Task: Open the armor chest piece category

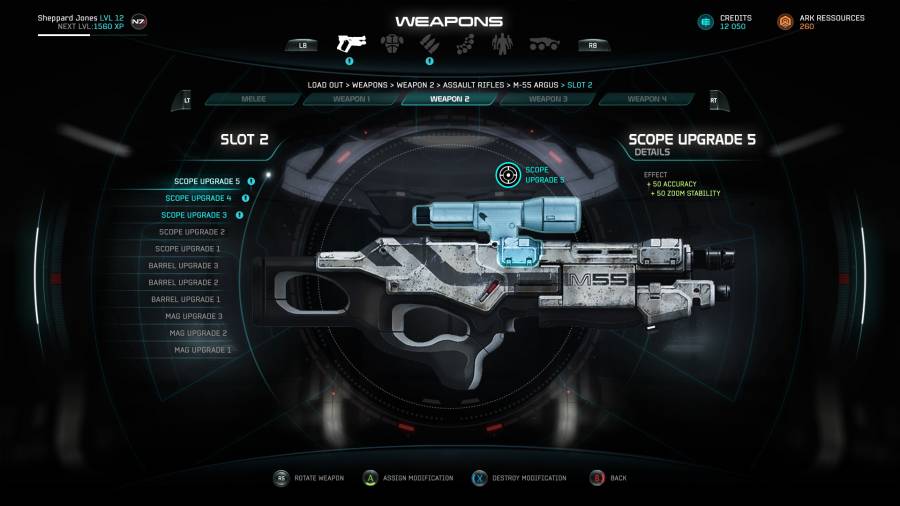Action: click(391, 44)
